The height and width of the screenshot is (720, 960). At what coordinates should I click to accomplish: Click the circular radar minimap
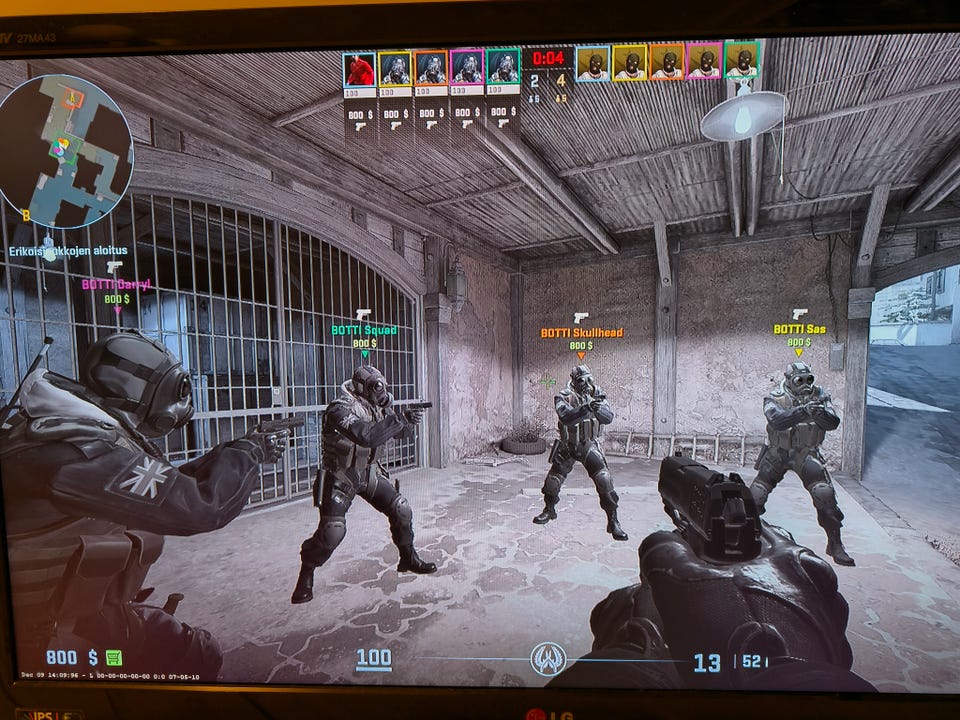(66, 150)
